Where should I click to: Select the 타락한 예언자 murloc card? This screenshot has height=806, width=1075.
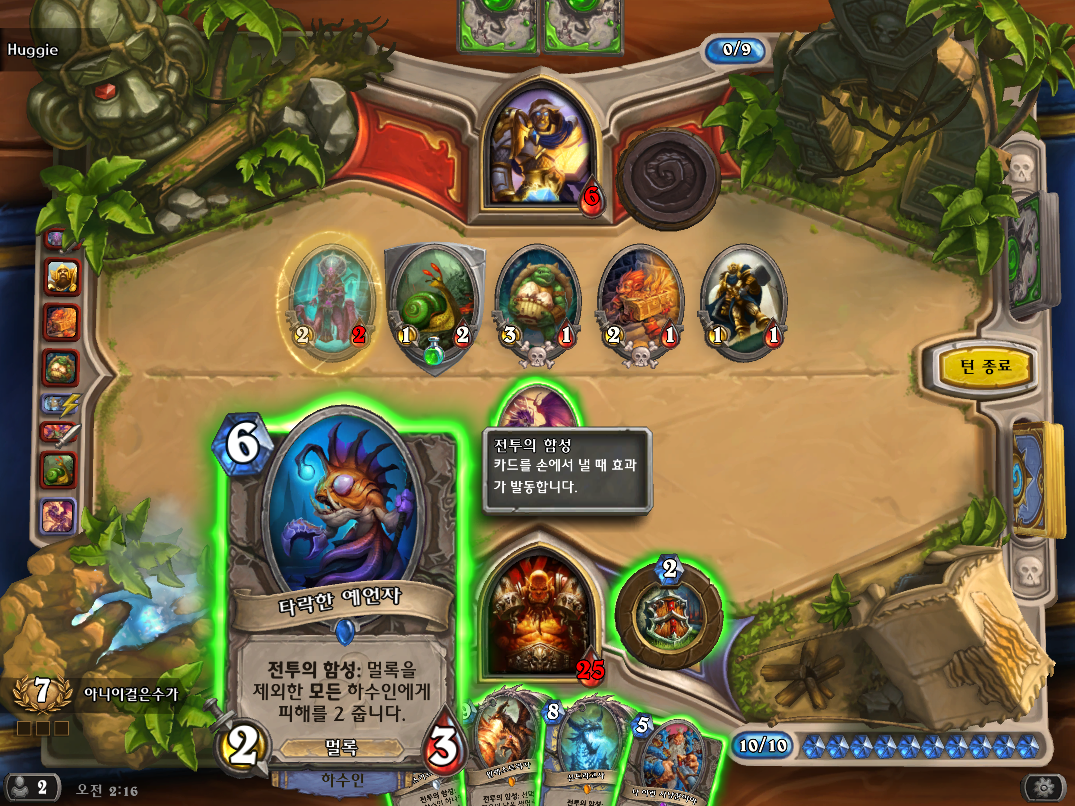click(x=340, y=590)
